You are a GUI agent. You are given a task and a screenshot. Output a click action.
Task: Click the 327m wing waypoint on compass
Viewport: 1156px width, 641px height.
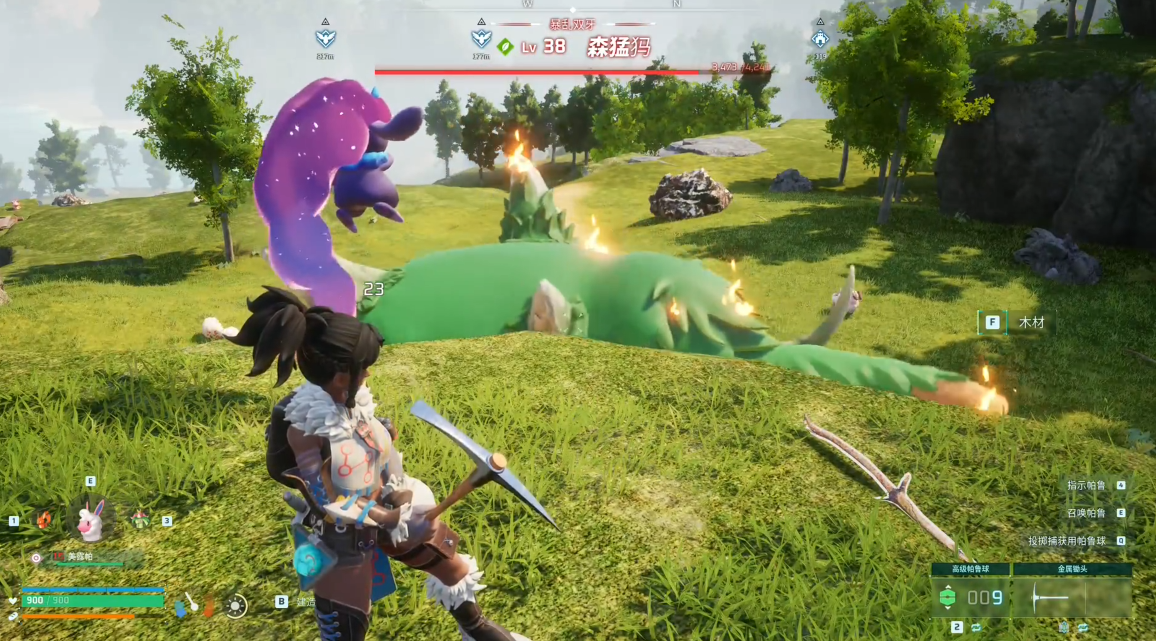pyautogui.click(x=325, y=39)
